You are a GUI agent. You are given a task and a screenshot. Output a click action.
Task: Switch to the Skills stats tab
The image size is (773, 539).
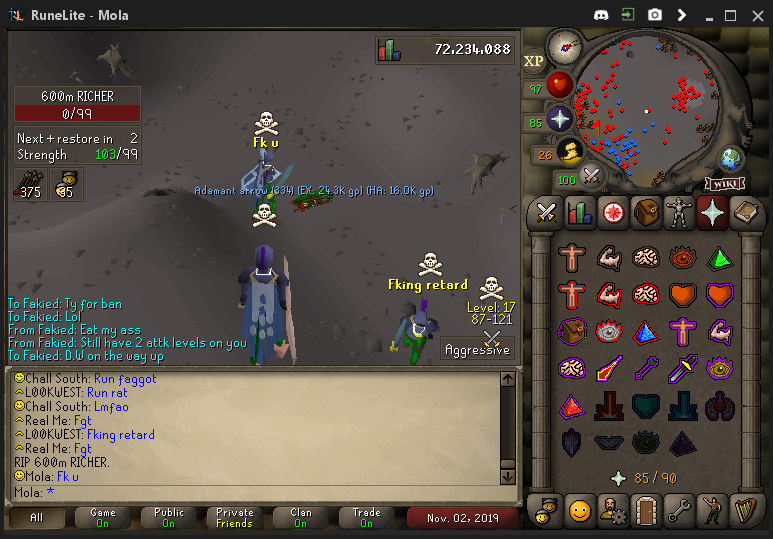tap(579, 212)
